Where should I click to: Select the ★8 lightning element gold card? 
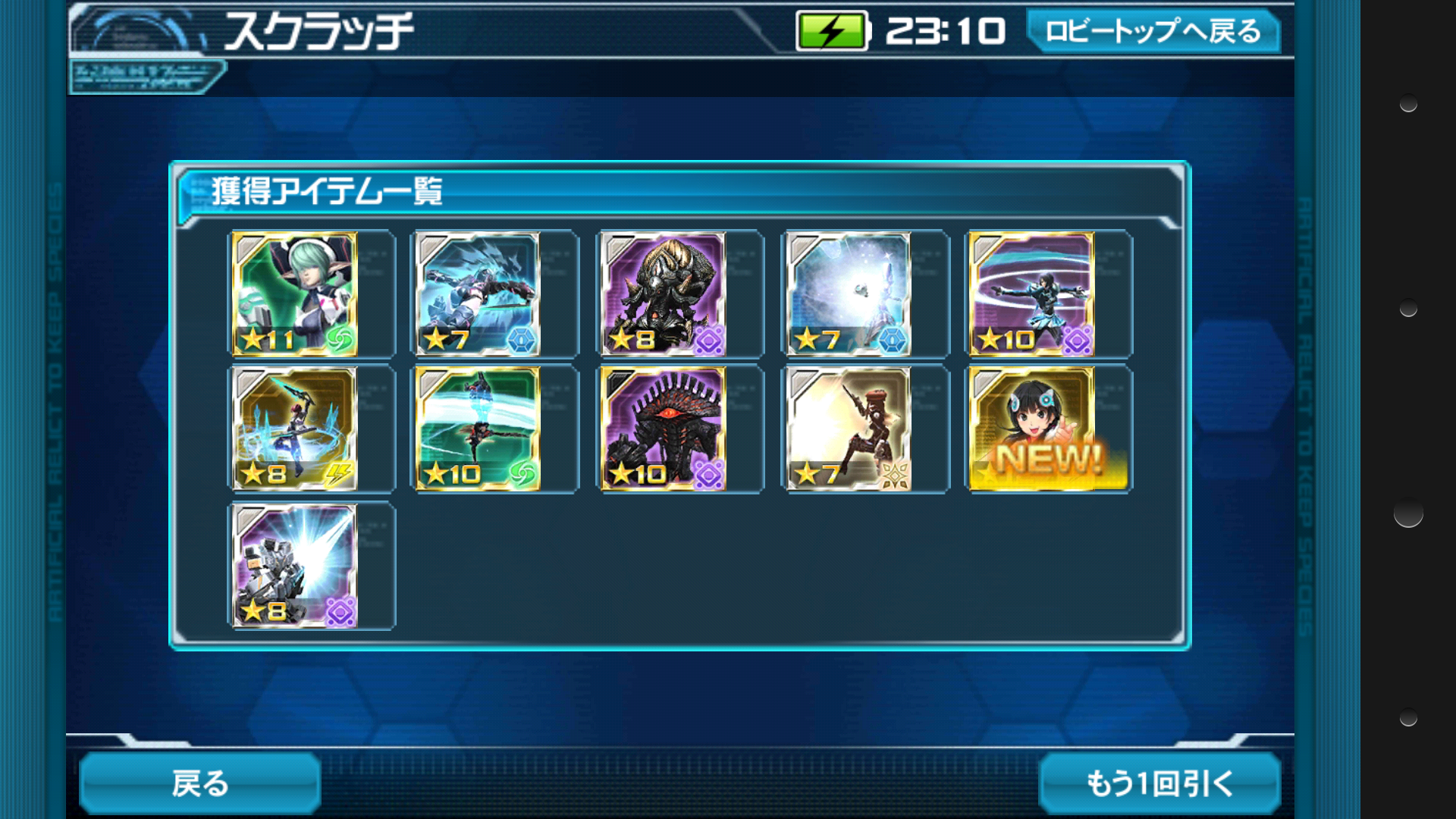(294, 429)
